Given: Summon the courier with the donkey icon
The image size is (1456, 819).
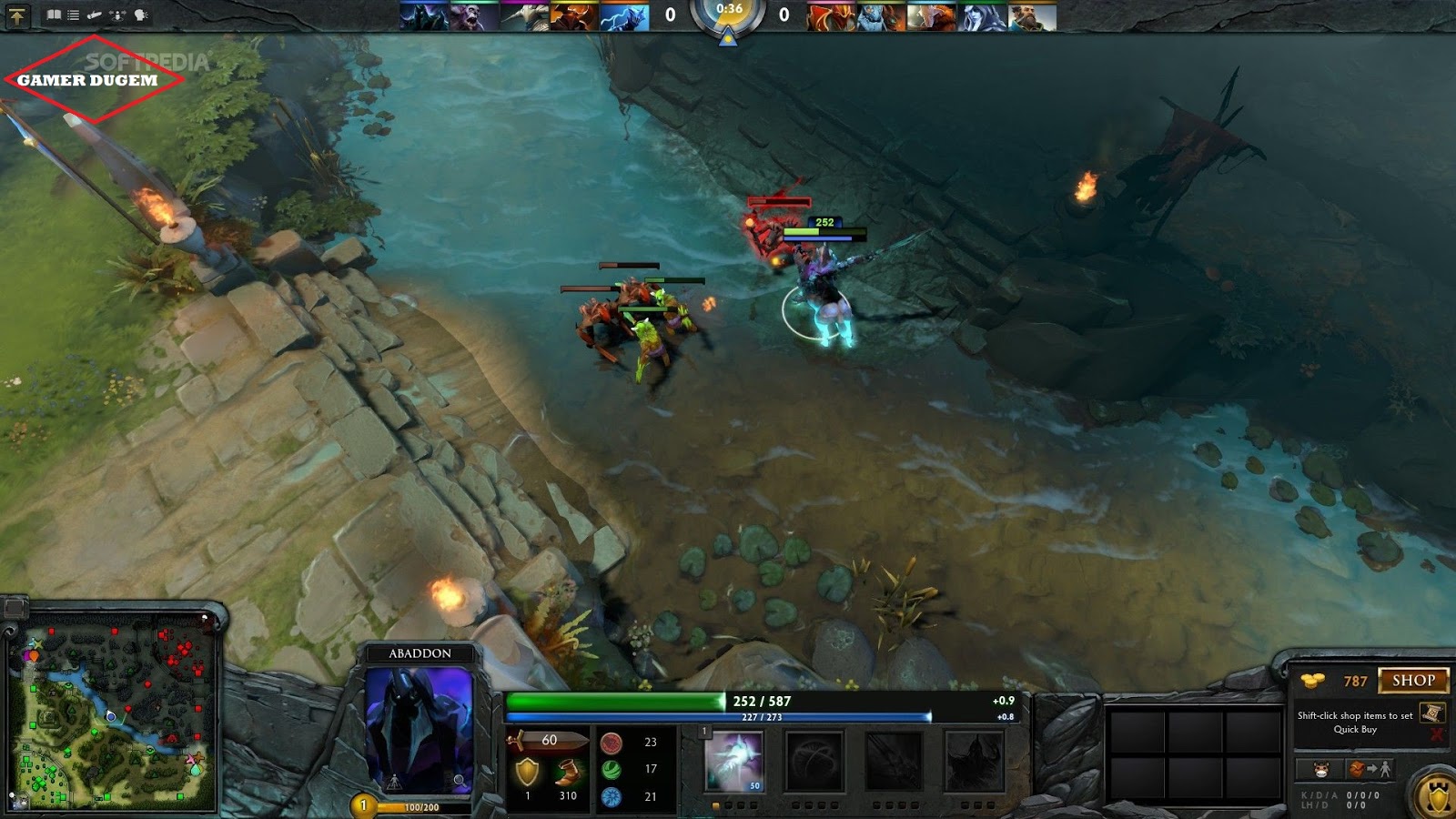Looking at the screenshot, I should pos(1320,769).
